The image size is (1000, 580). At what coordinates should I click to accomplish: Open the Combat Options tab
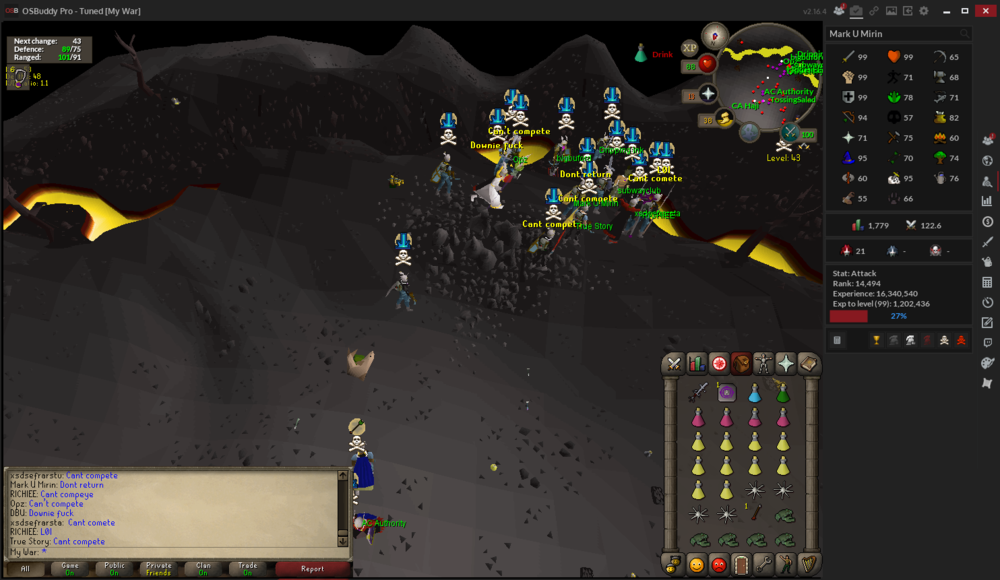[674, 364]
